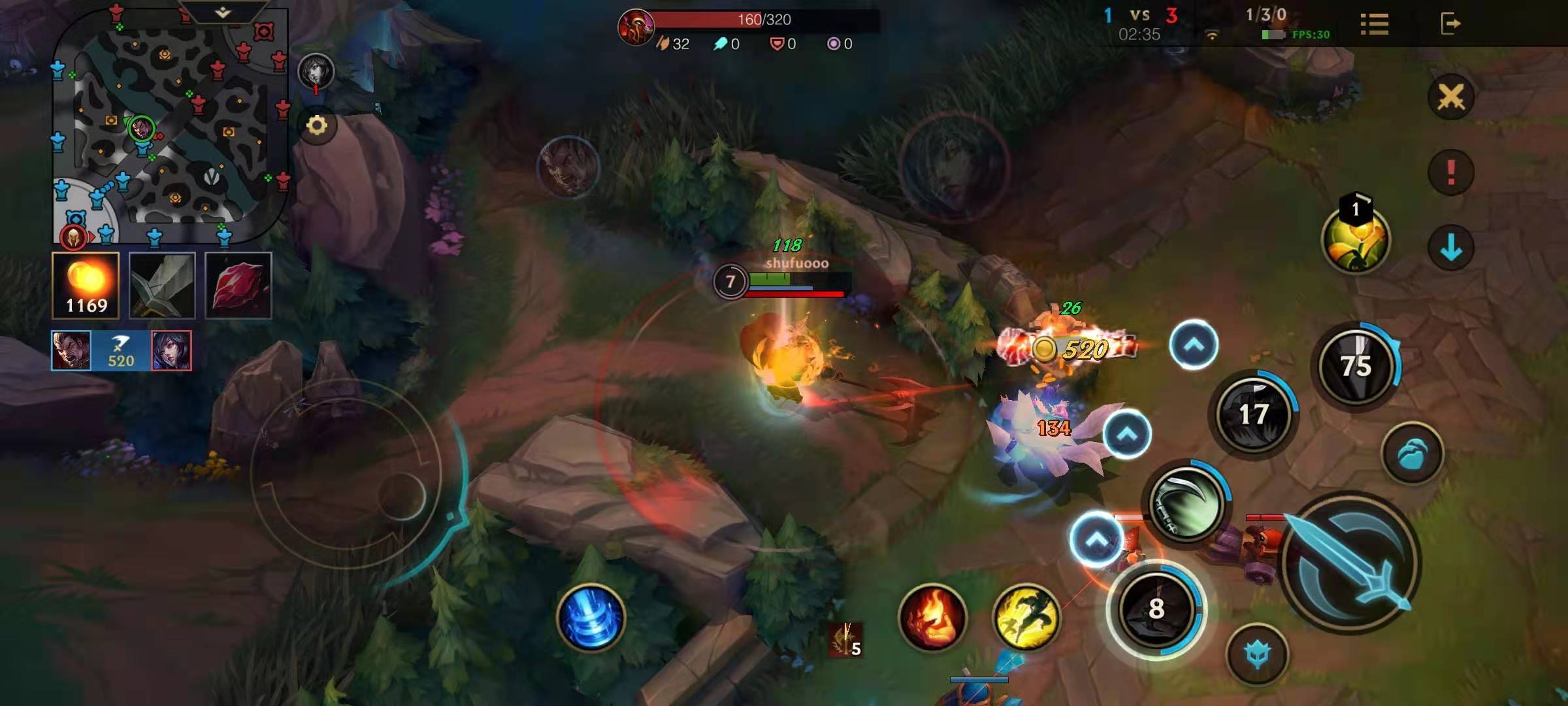Activate the blue recall button
Viewport: 1568px width, 706px height.
[591, 617]
